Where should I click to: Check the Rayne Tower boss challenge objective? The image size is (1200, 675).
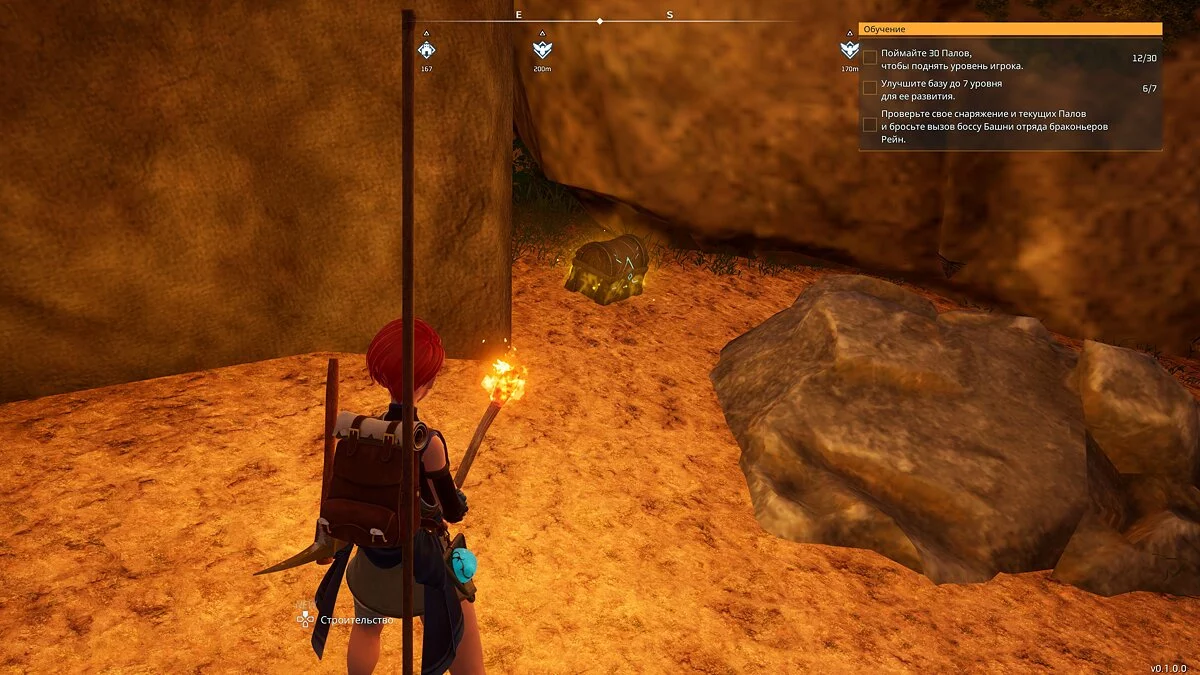pos(870,125)
